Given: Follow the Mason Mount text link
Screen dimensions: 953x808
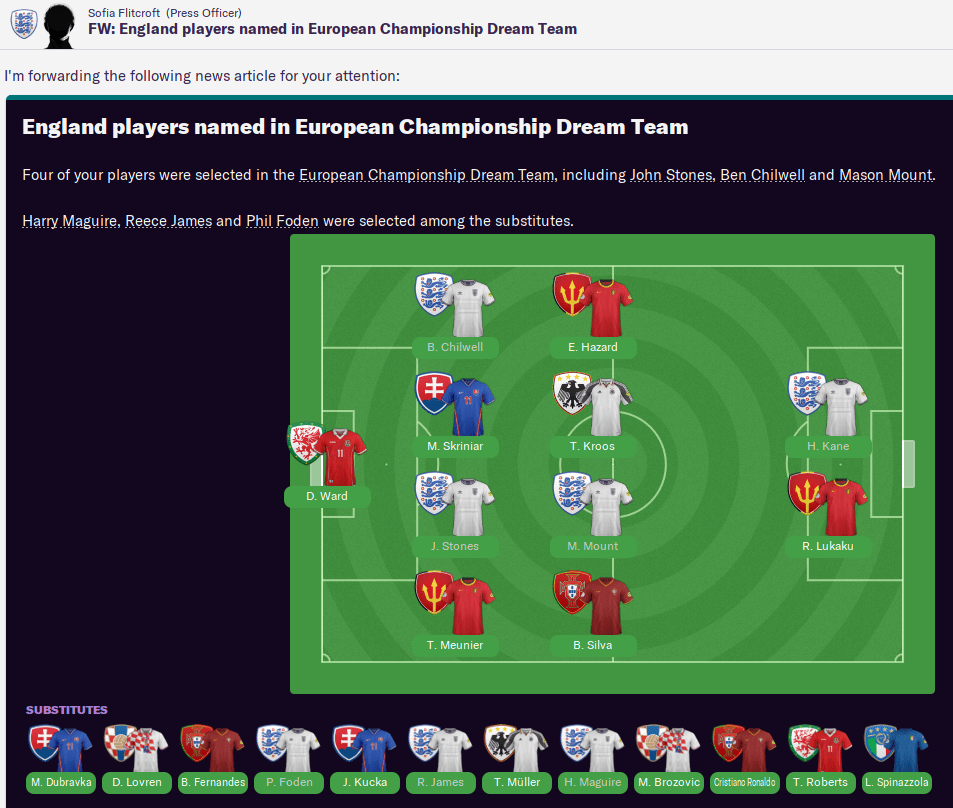Looking at the screenshot, I should [885, 175].
